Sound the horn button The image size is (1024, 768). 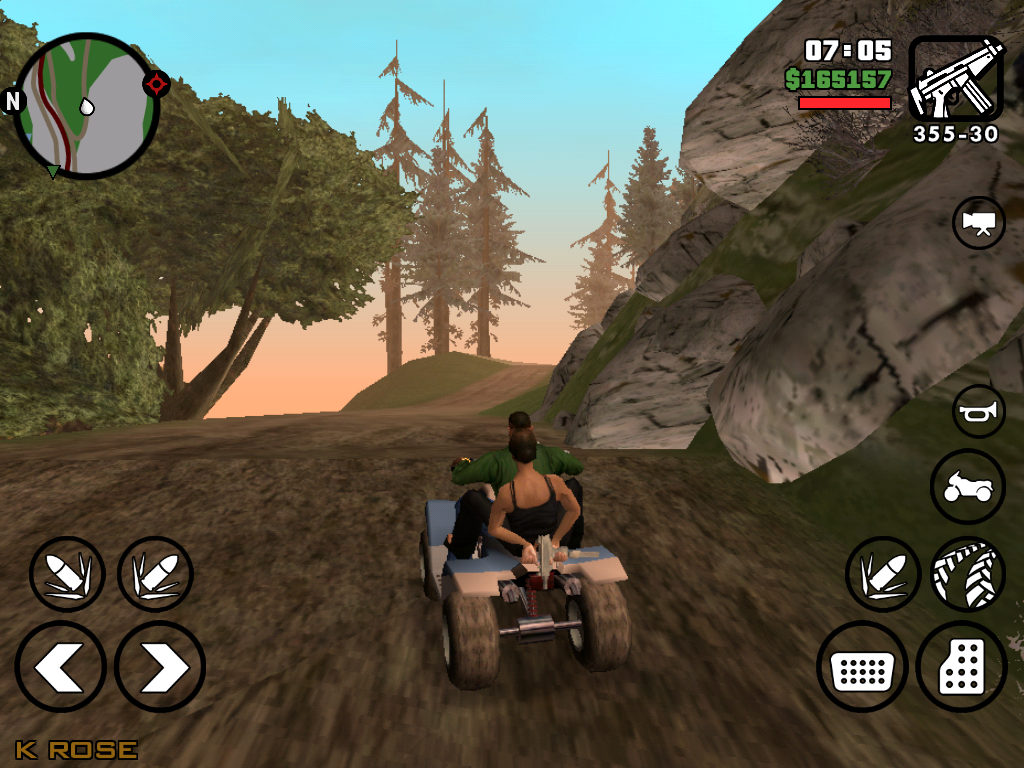point(979,410)
